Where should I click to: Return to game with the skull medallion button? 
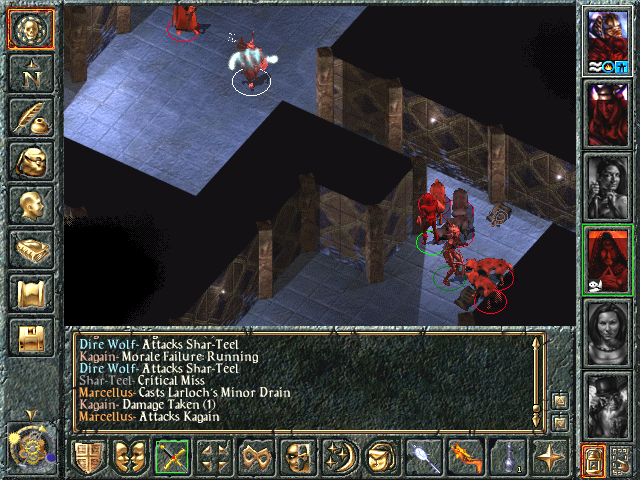point(31,30)
